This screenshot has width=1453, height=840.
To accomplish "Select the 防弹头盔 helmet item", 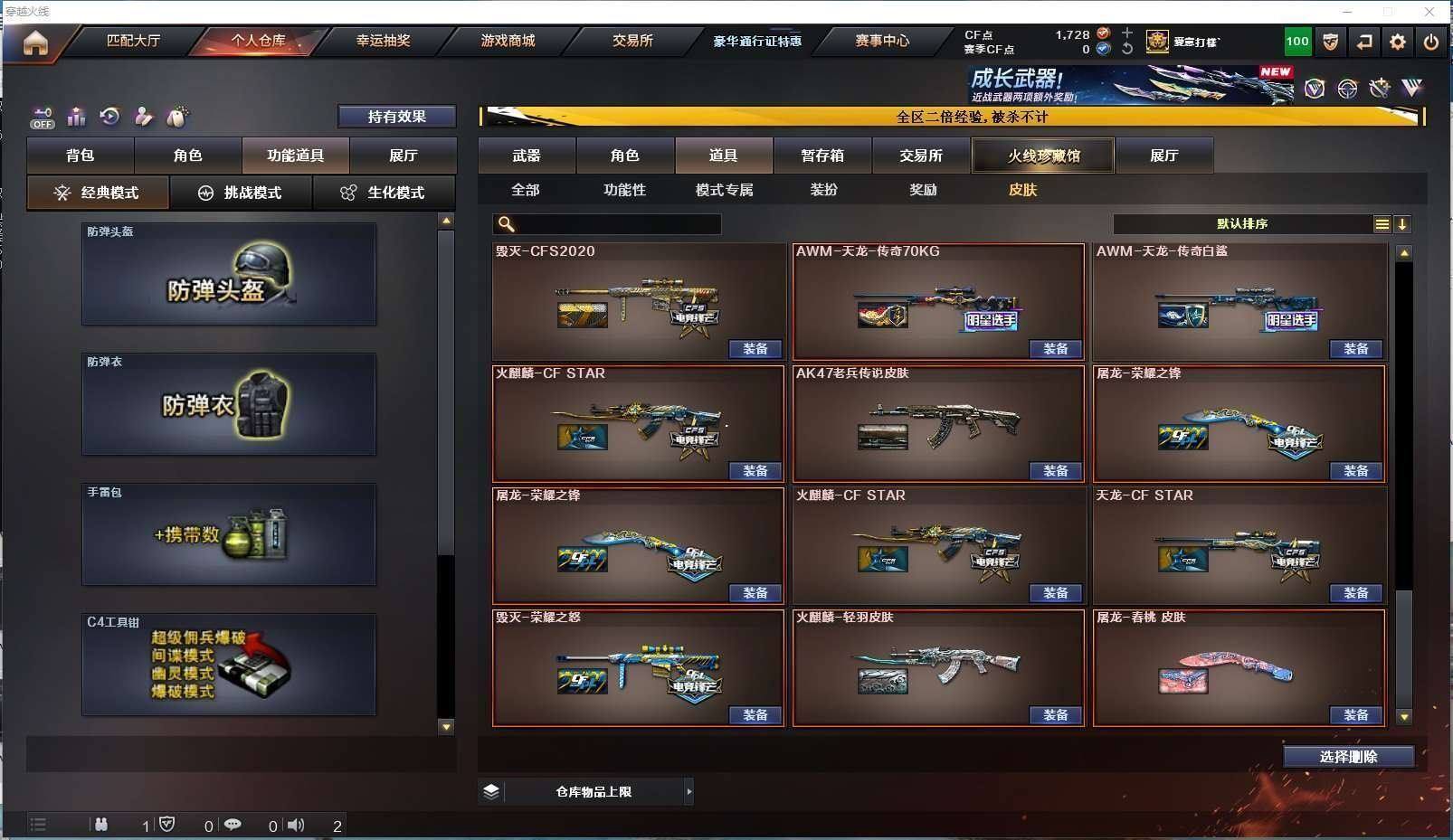I will (229, 274).
